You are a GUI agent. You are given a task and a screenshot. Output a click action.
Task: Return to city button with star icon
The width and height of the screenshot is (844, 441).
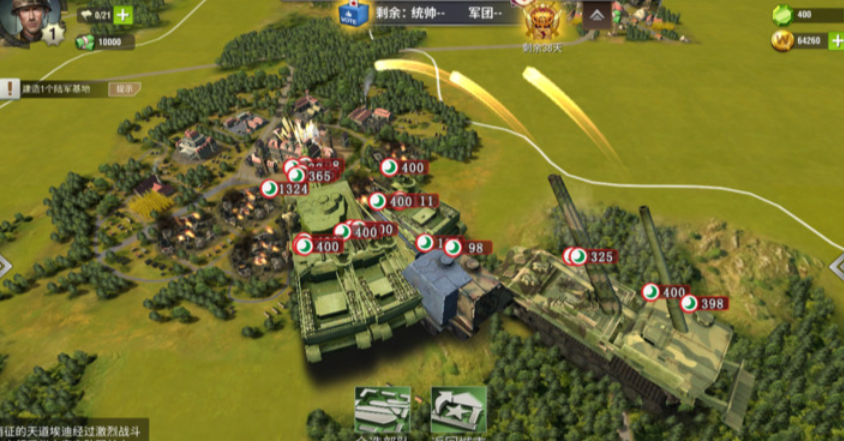tap(458, 410)
